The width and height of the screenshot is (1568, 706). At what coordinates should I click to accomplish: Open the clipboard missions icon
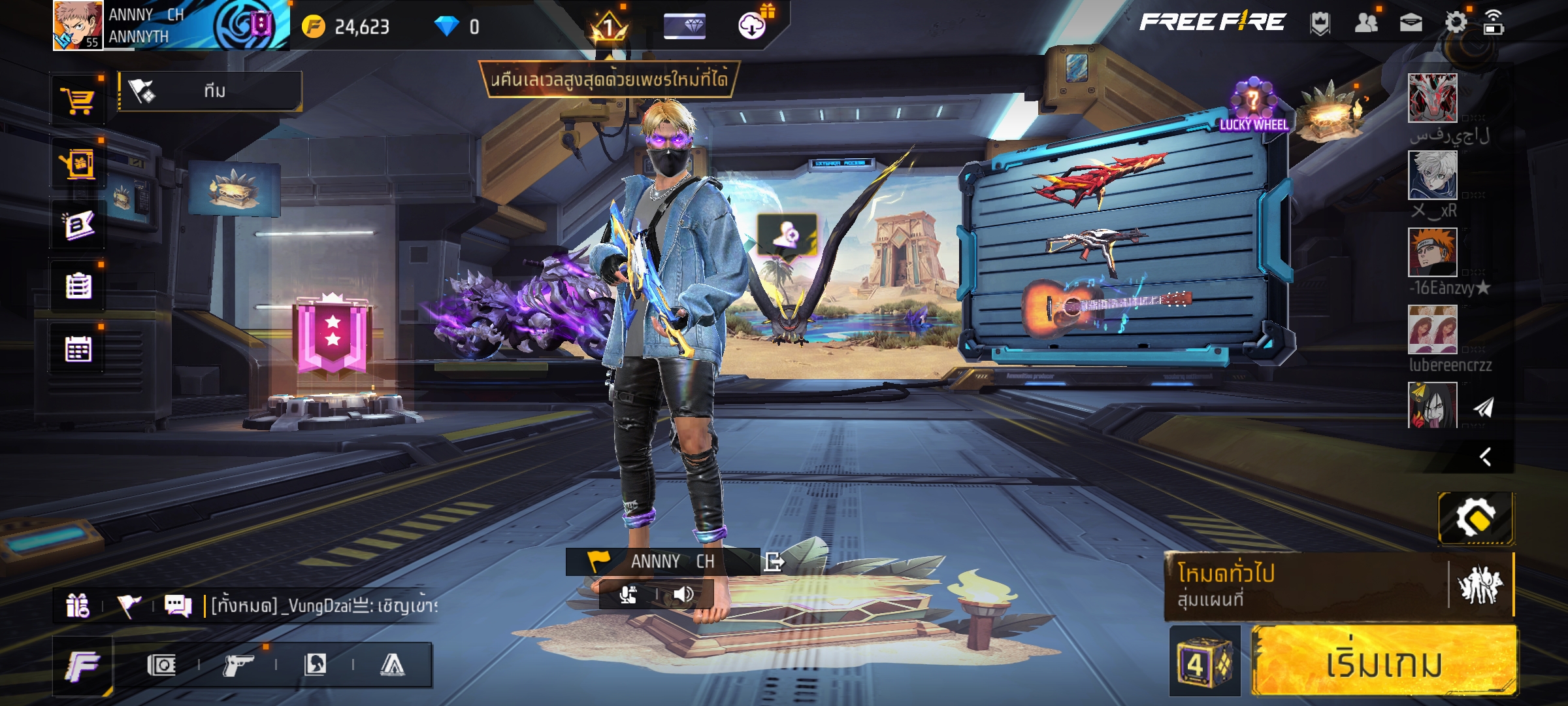78,286
